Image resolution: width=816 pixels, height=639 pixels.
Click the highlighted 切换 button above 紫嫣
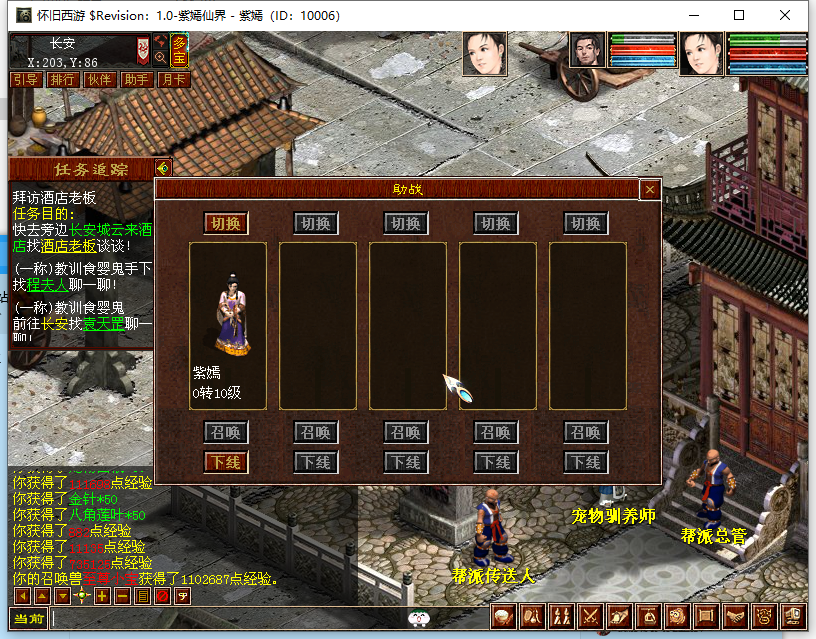[x=226, y=223]
